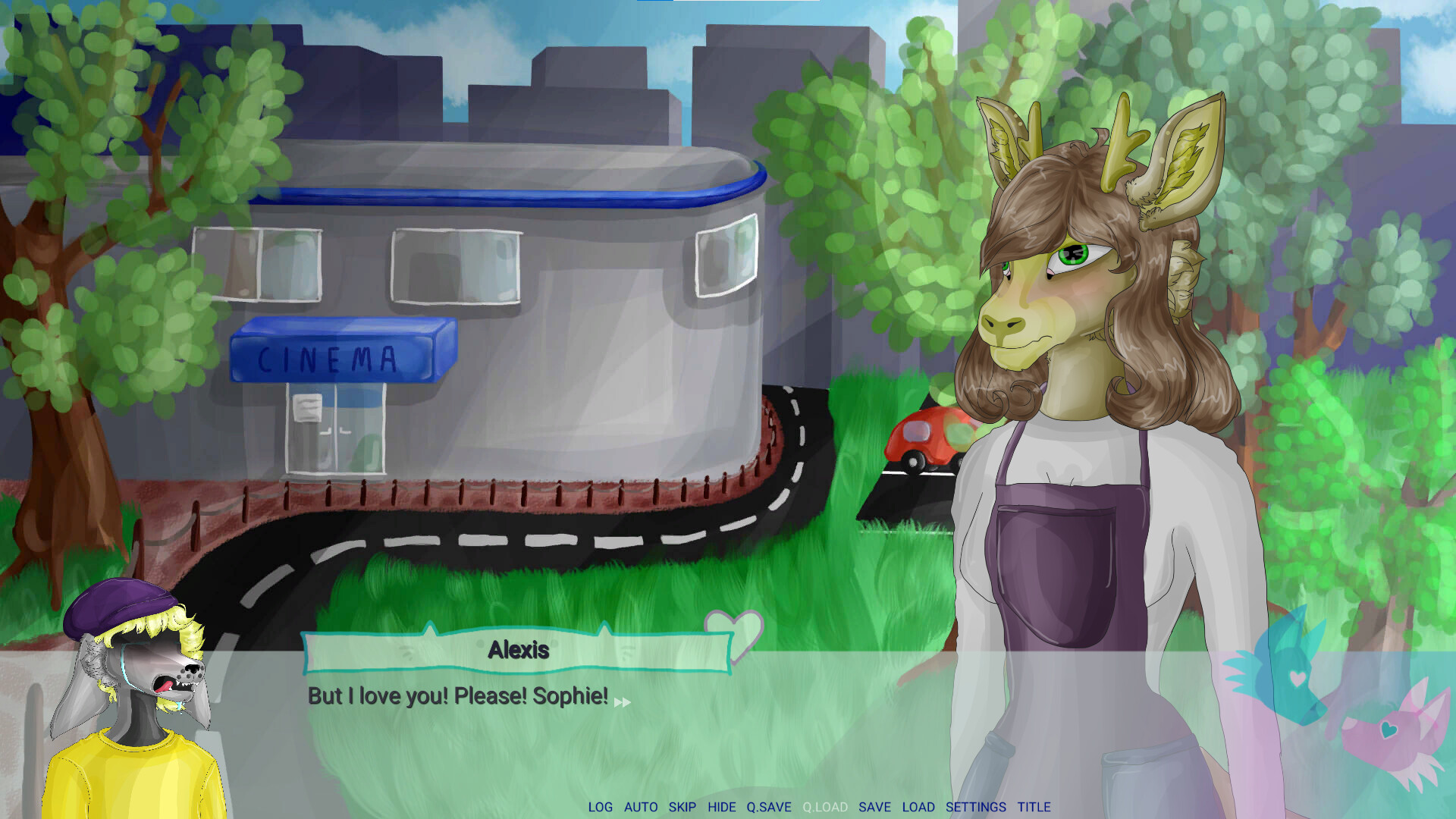Click the cat-ear decoration on the name banner
The image size is (1456, 819).
(x=428, y=632)
